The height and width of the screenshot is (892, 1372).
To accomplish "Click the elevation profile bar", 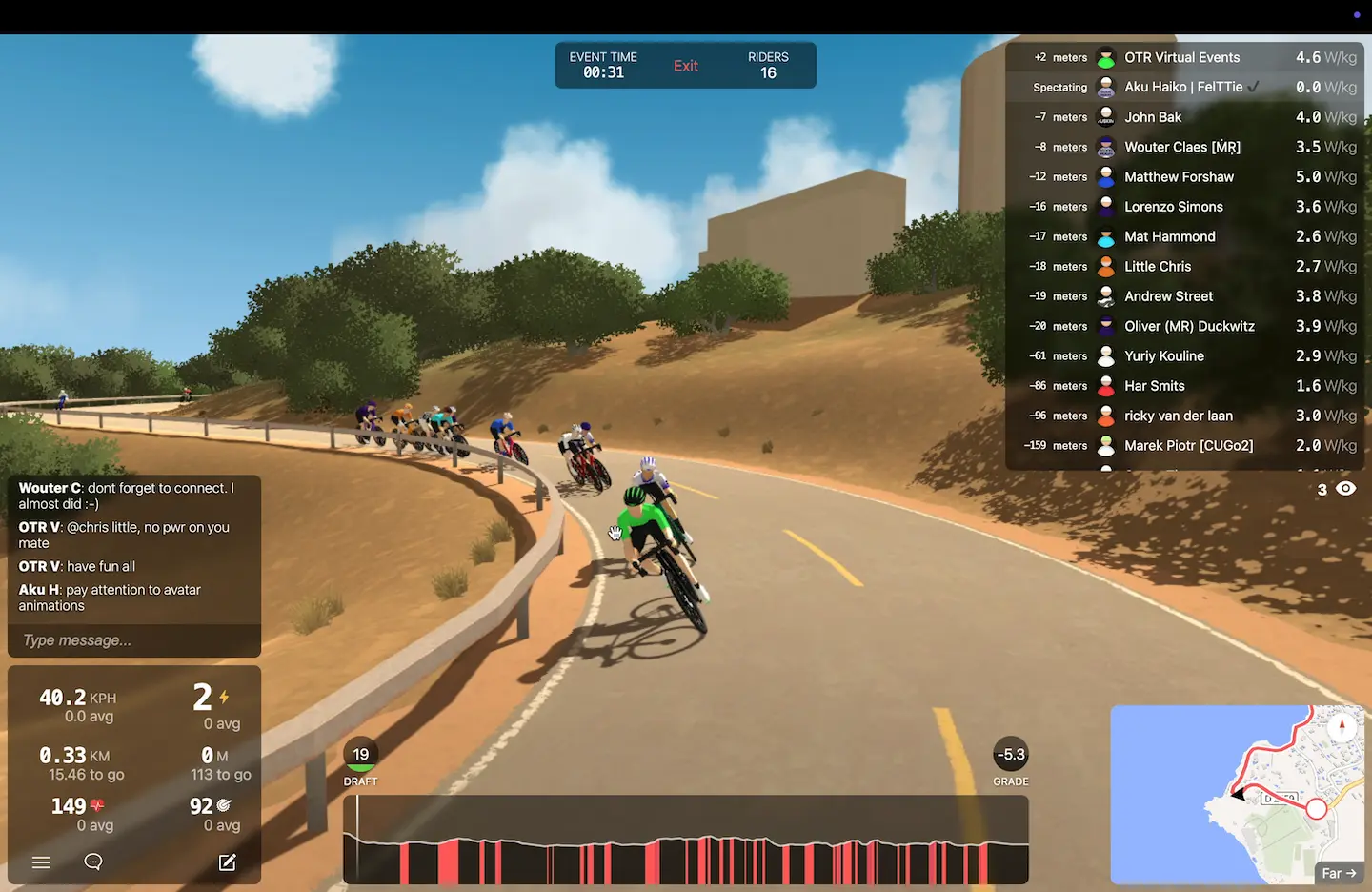I will click(685, 841).
